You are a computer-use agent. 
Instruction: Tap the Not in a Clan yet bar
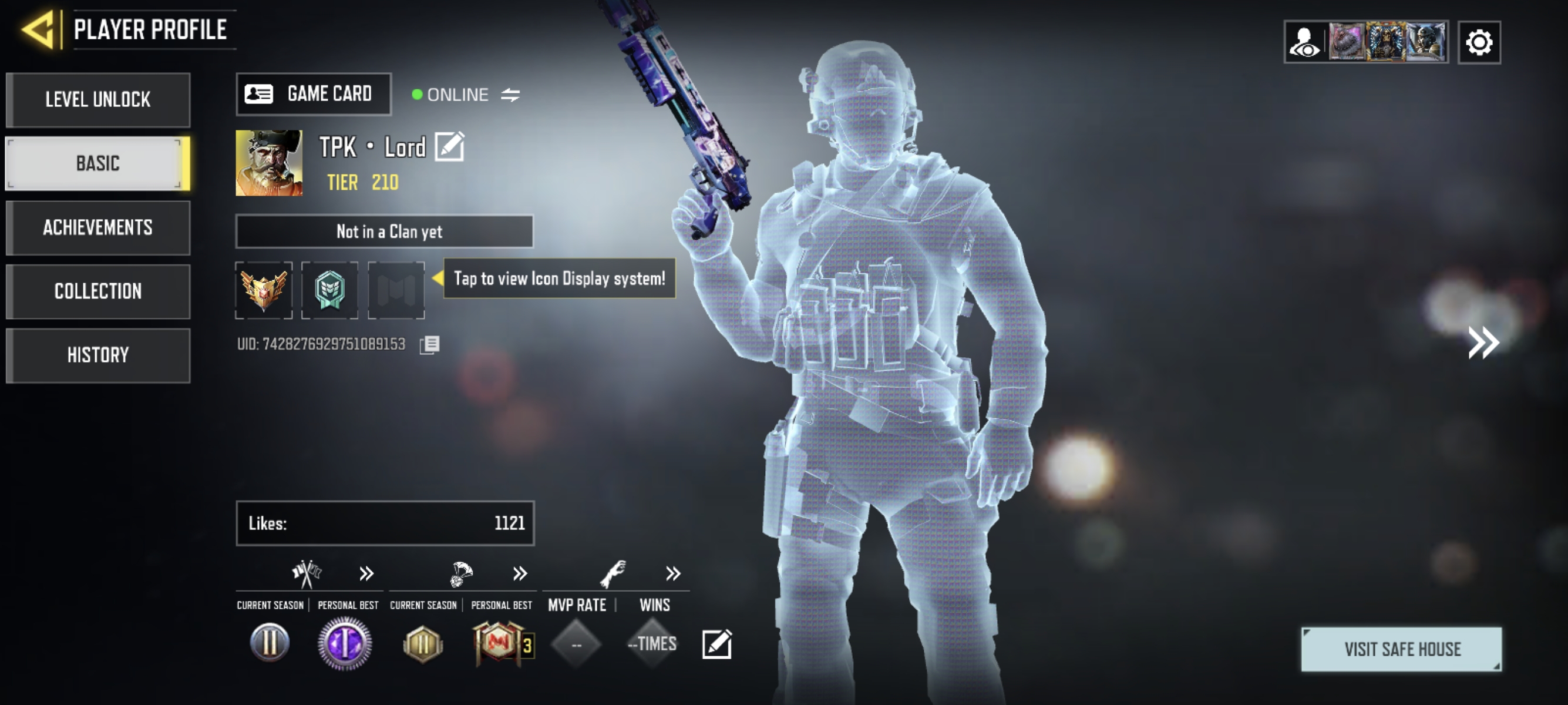(x=385, y=231)
